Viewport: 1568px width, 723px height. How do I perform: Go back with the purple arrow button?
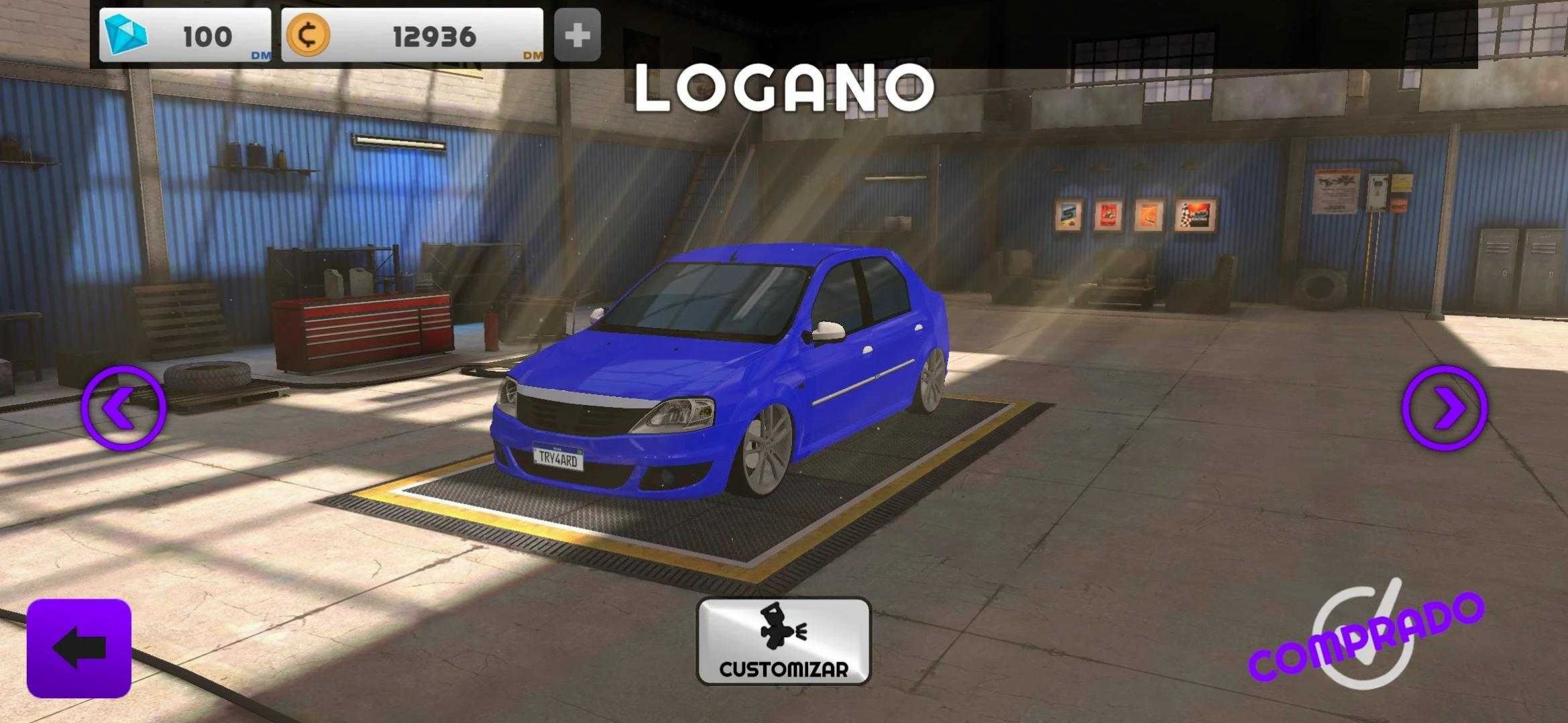79,648
